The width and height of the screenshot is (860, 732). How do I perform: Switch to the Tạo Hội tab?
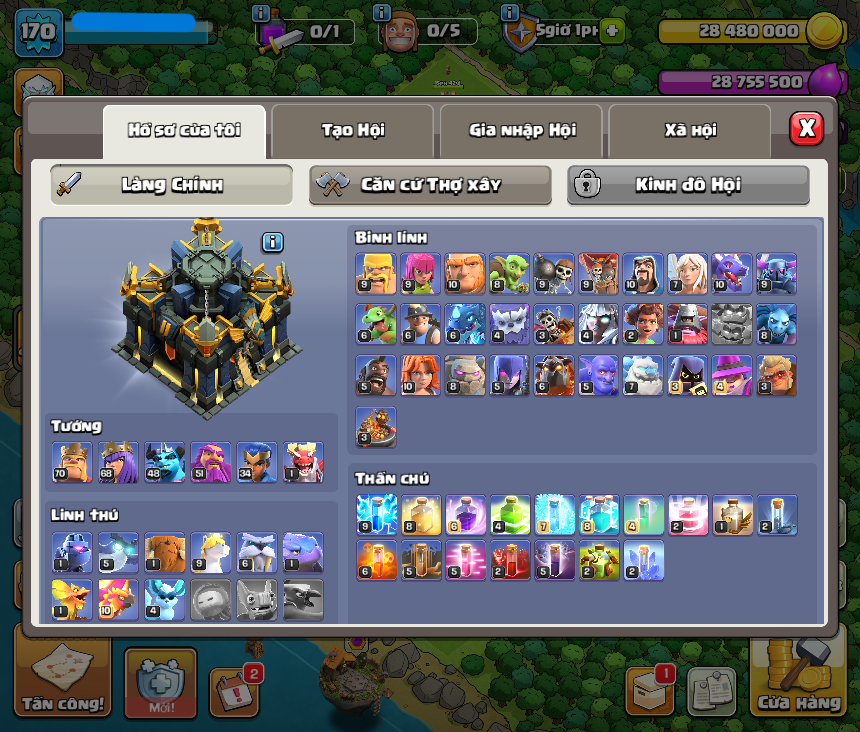(x=352, y=131)
